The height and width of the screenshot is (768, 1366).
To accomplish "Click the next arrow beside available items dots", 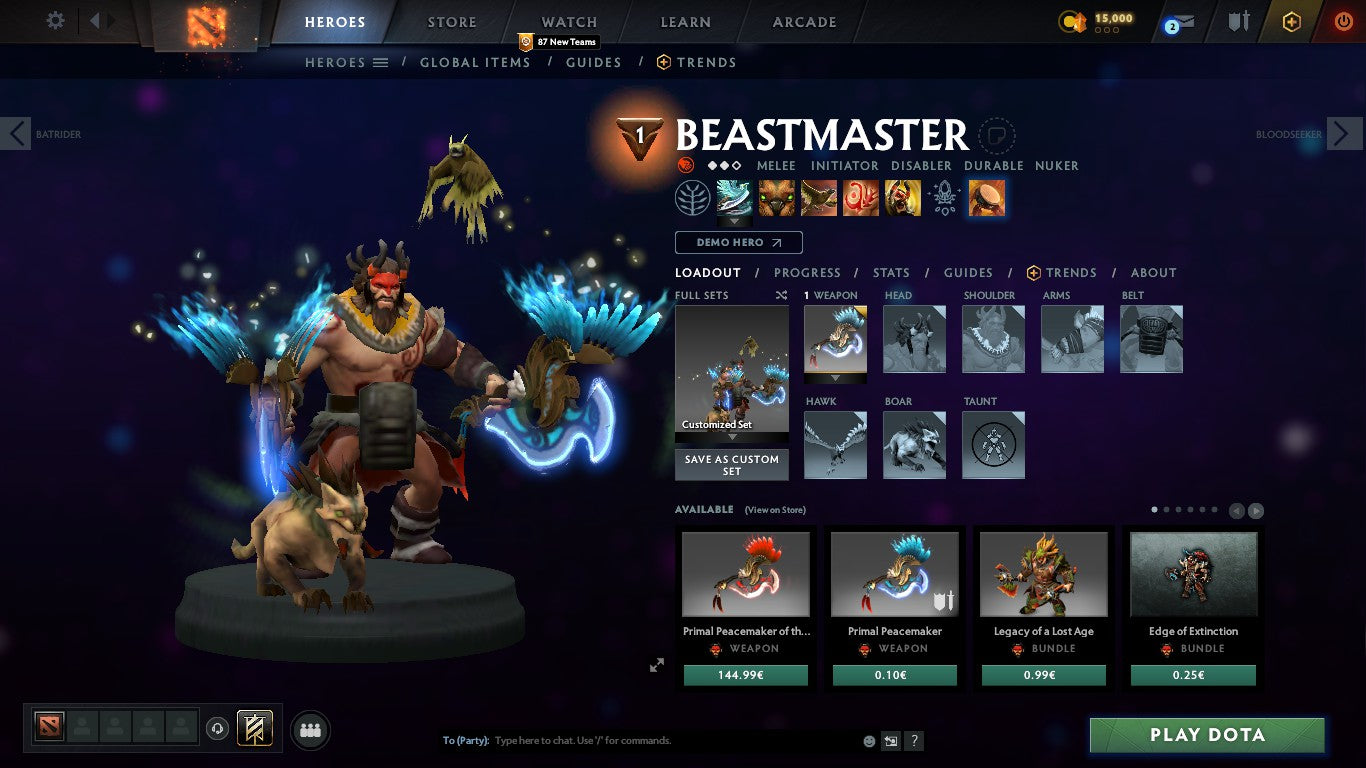I will 1254,510.
